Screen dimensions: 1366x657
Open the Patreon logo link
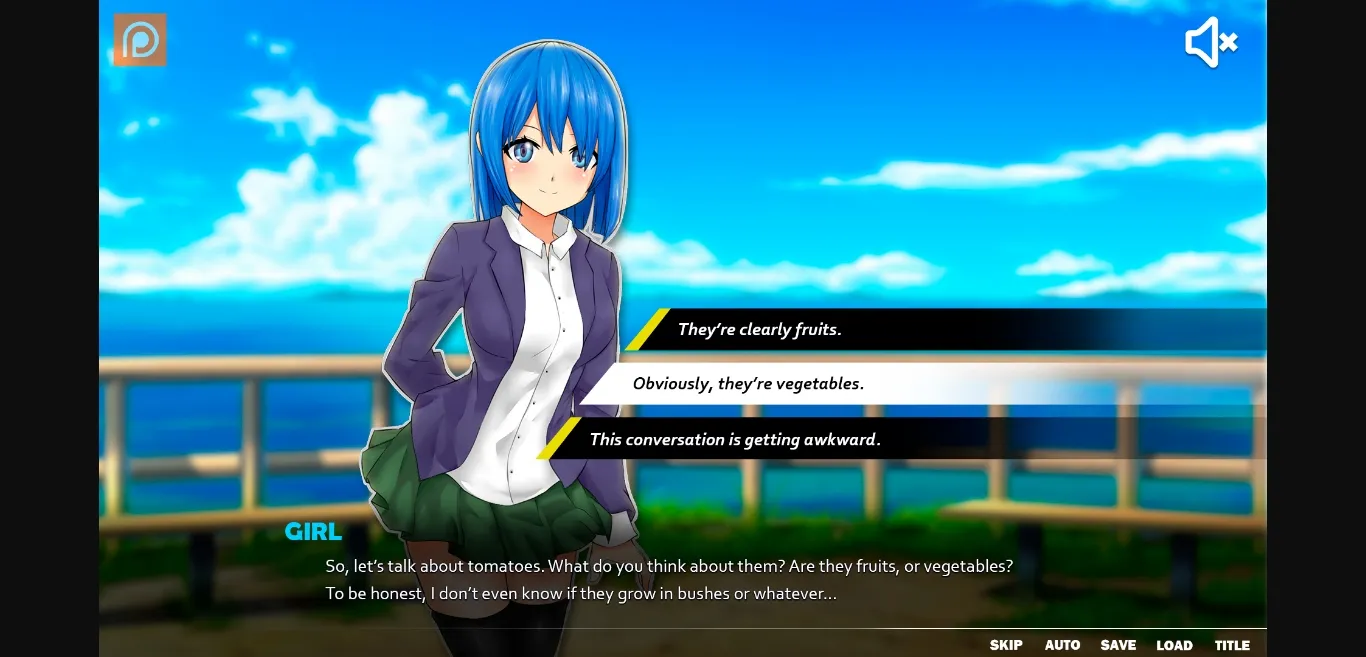tap(140, 40)
